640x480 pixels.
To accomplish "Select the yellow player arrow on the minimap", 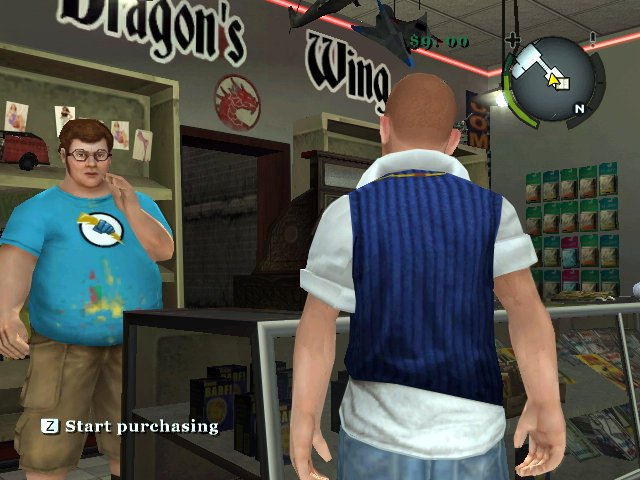I will click(555, 79).
